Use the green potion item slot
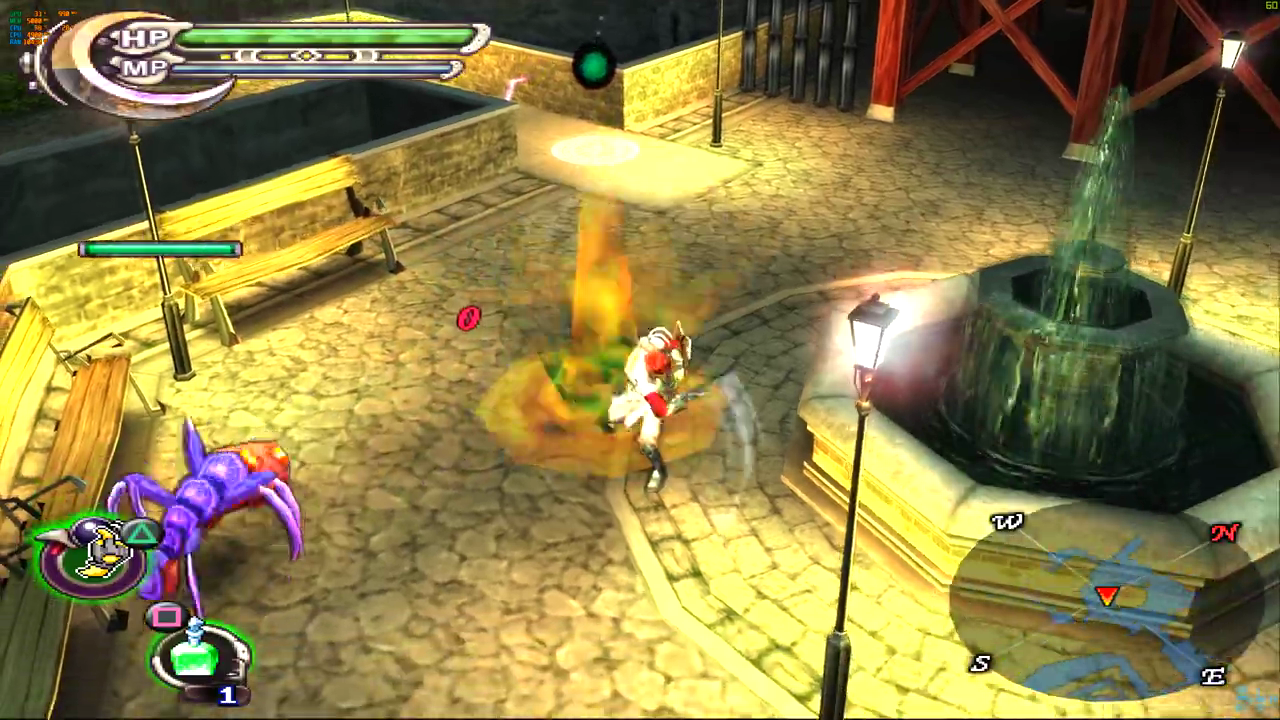This screenshot has width=1280, height=720. [198, 655]
